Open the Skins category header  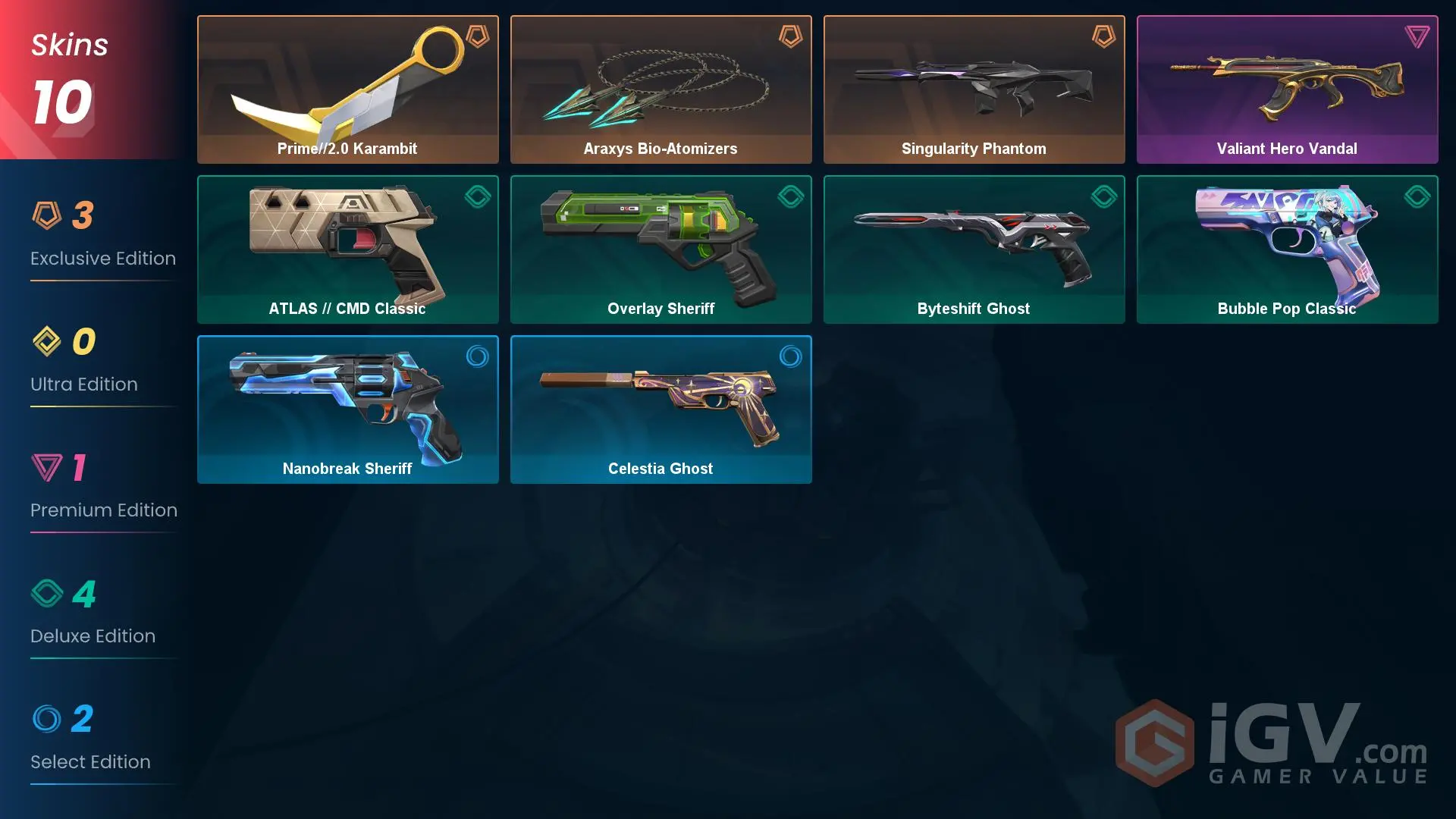click(68, 45)
